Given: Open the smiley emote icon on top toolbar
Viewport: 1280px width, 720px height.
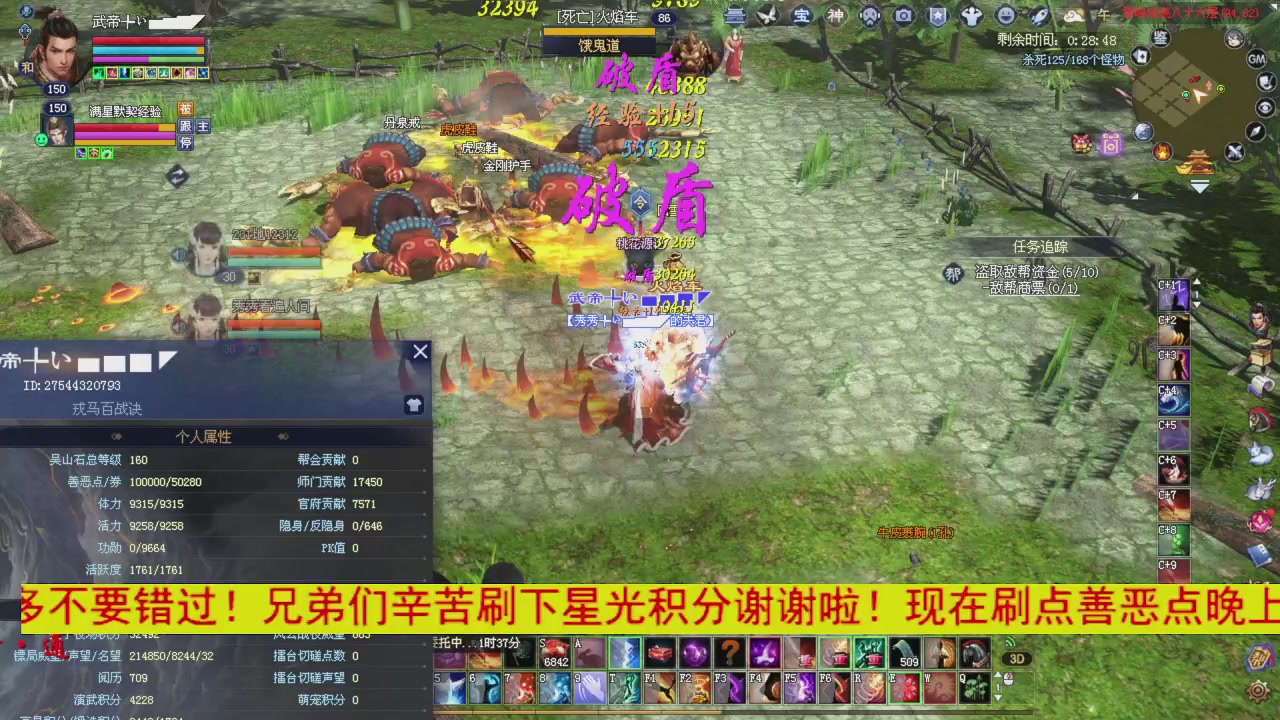Looking at the screenshot, I should click(1005, 16).
